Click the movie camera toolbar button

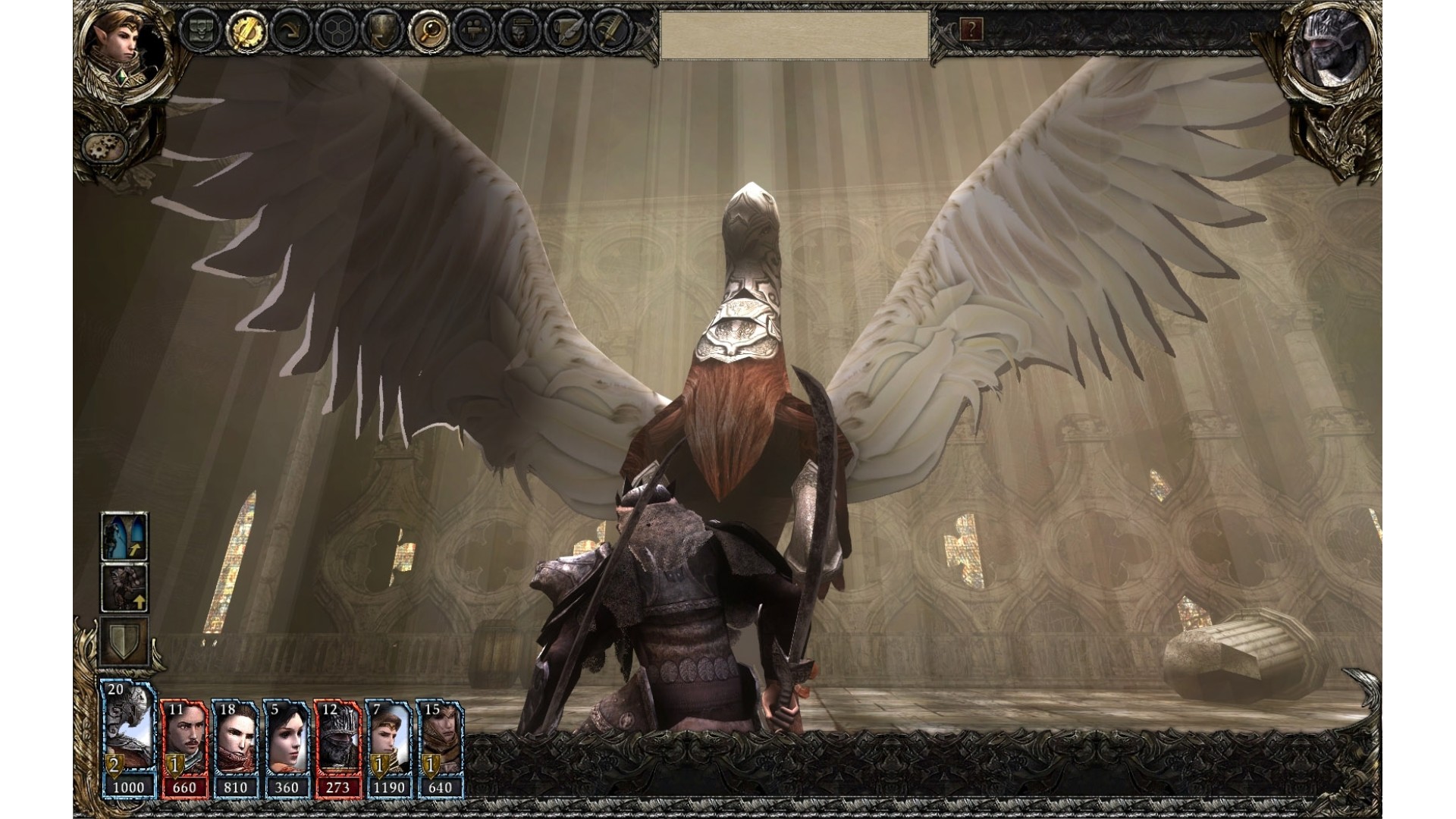[x=475, y=30]
